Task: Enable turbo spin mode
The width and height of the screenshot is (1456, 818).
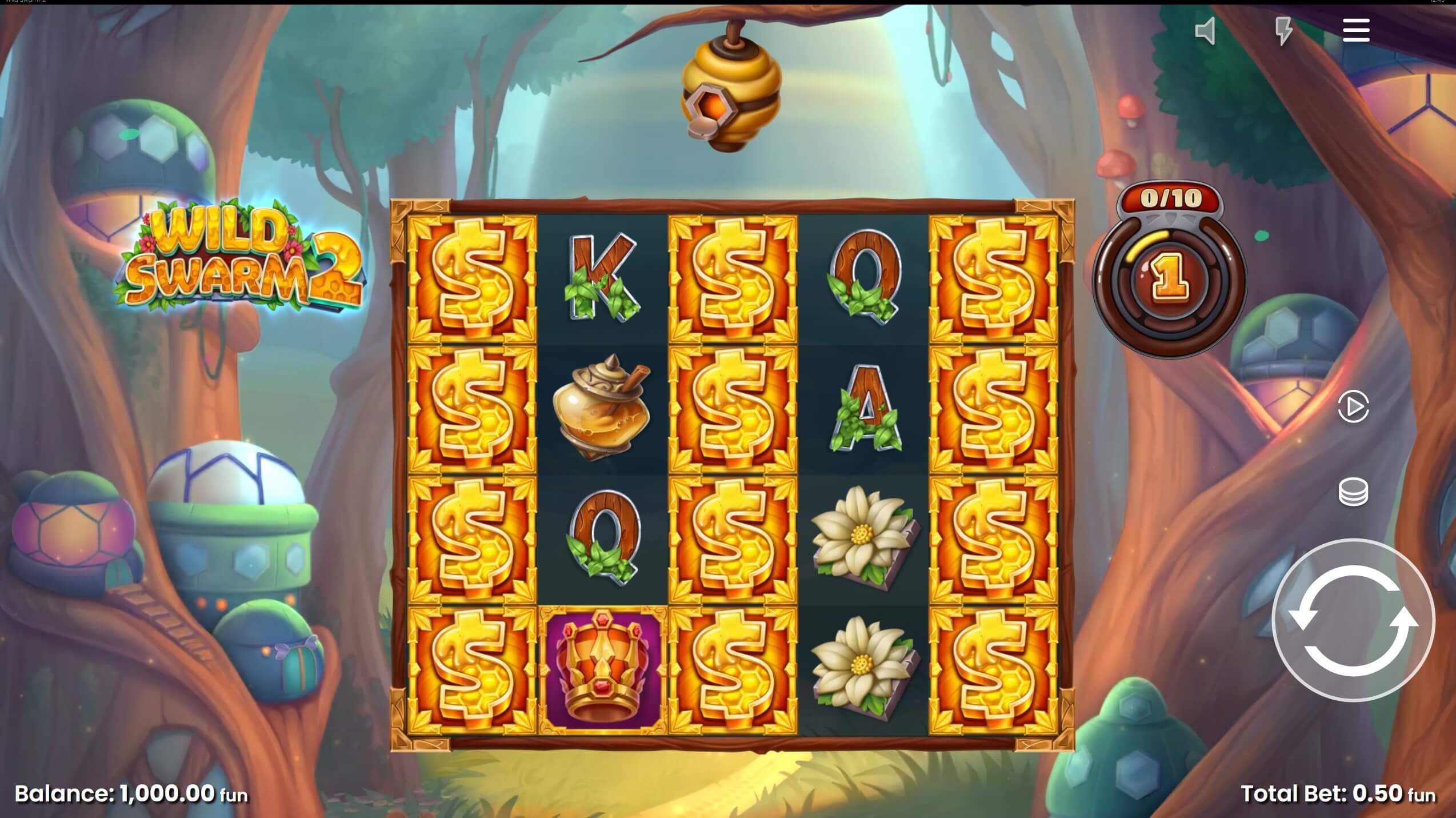Action: [x=1285, y=31]
